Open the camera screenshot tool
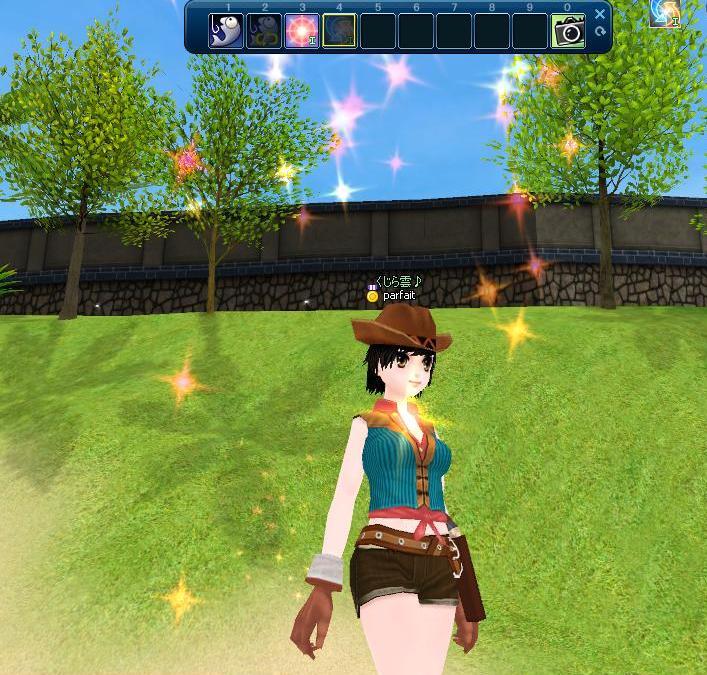 click(568, 31)
